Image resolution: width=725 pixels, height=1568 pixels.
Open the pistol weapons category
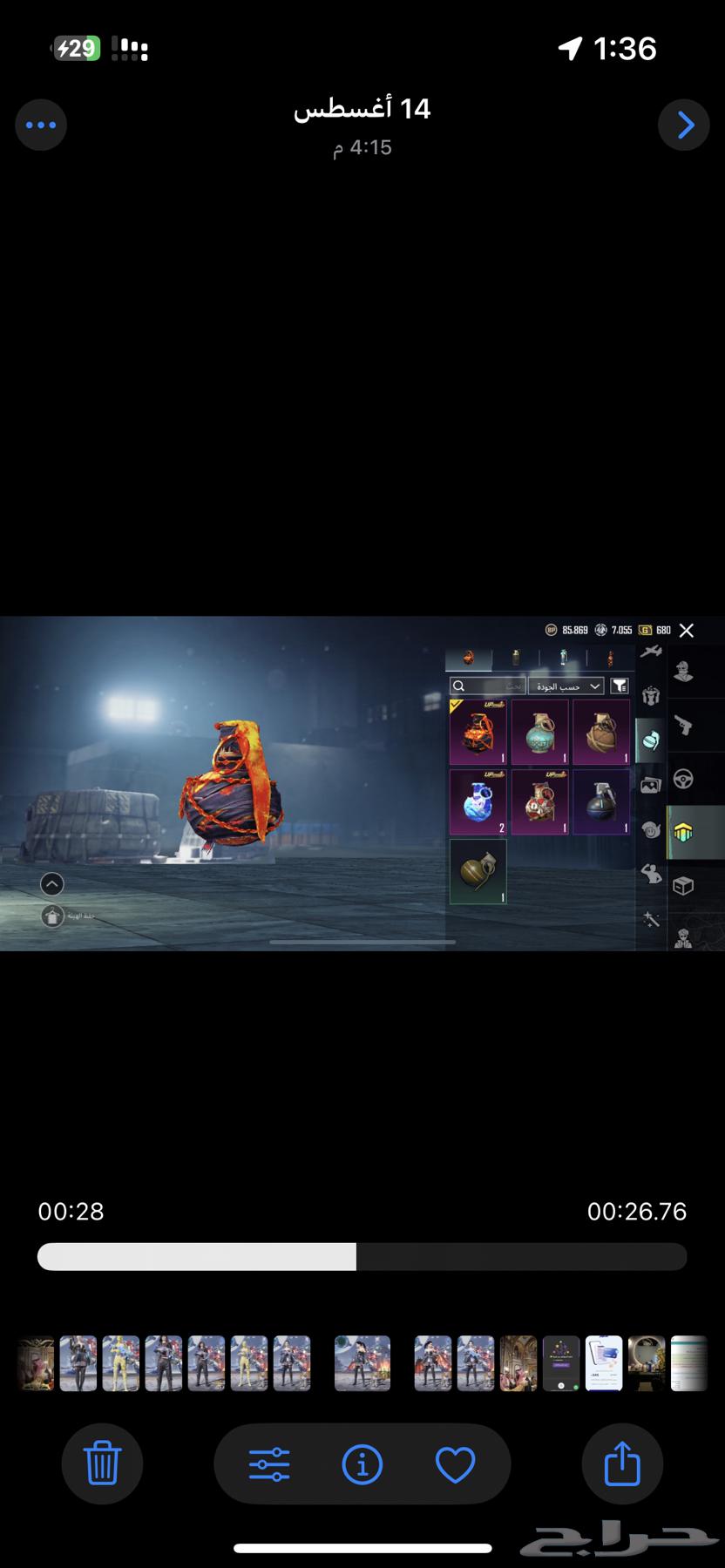pyautogui.click(x=684, y=725)
